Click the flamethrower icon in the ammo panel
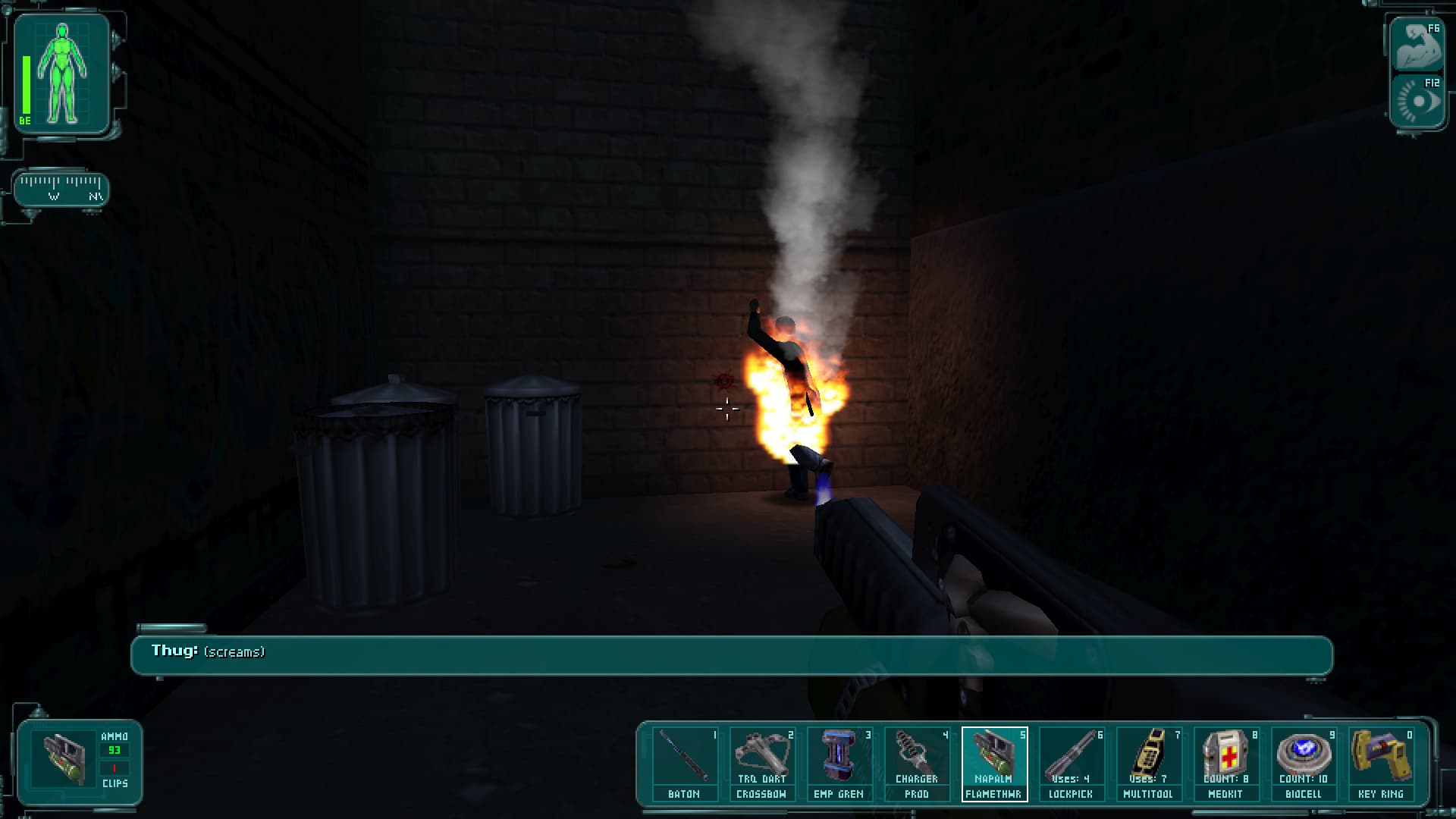The image size is (1456, 819). click(x=64, y=760)
